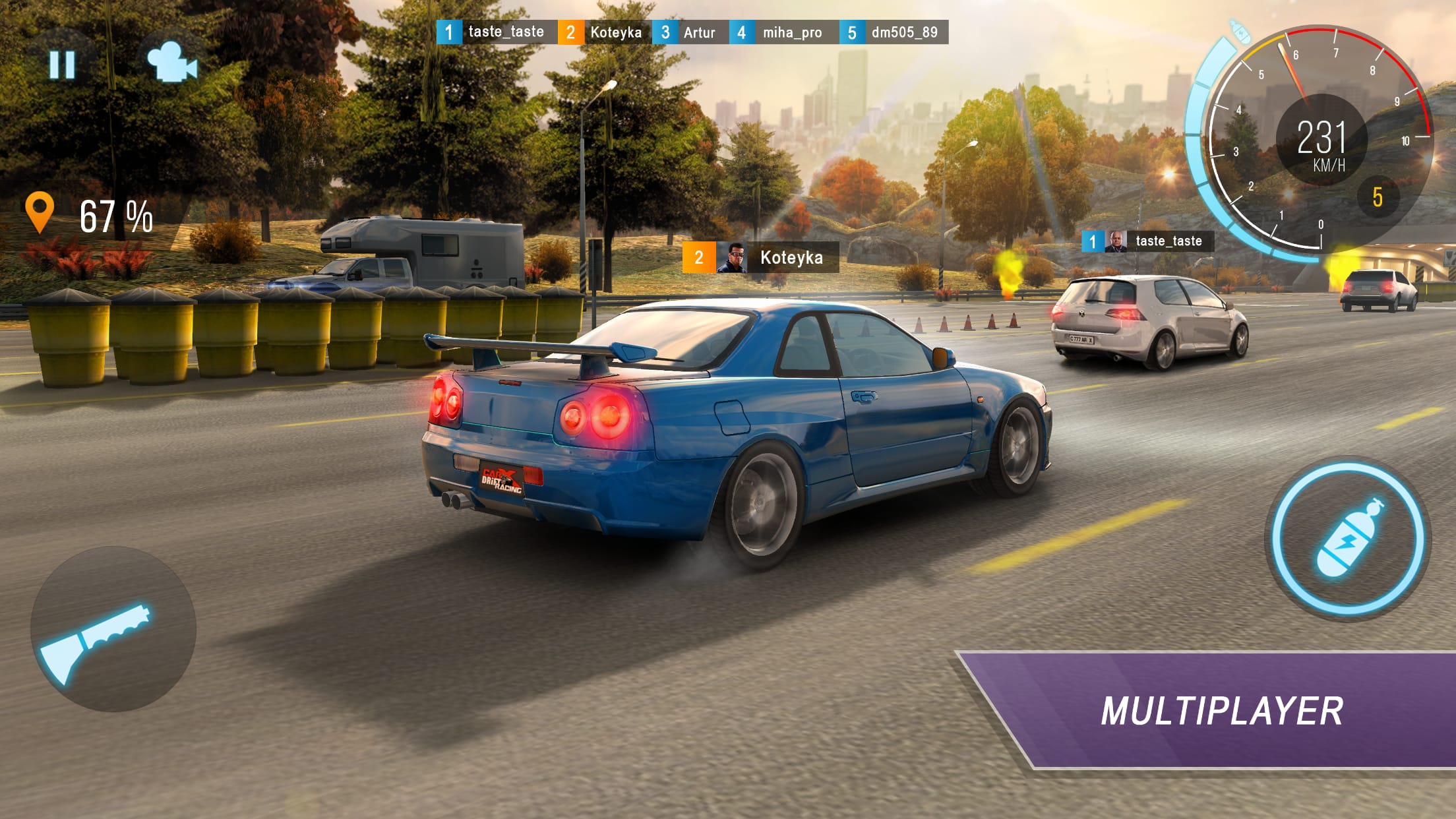The height and width of the screenshot is (819, 1456).
Task: Open the replay camera view
Action: coord(175,64)
